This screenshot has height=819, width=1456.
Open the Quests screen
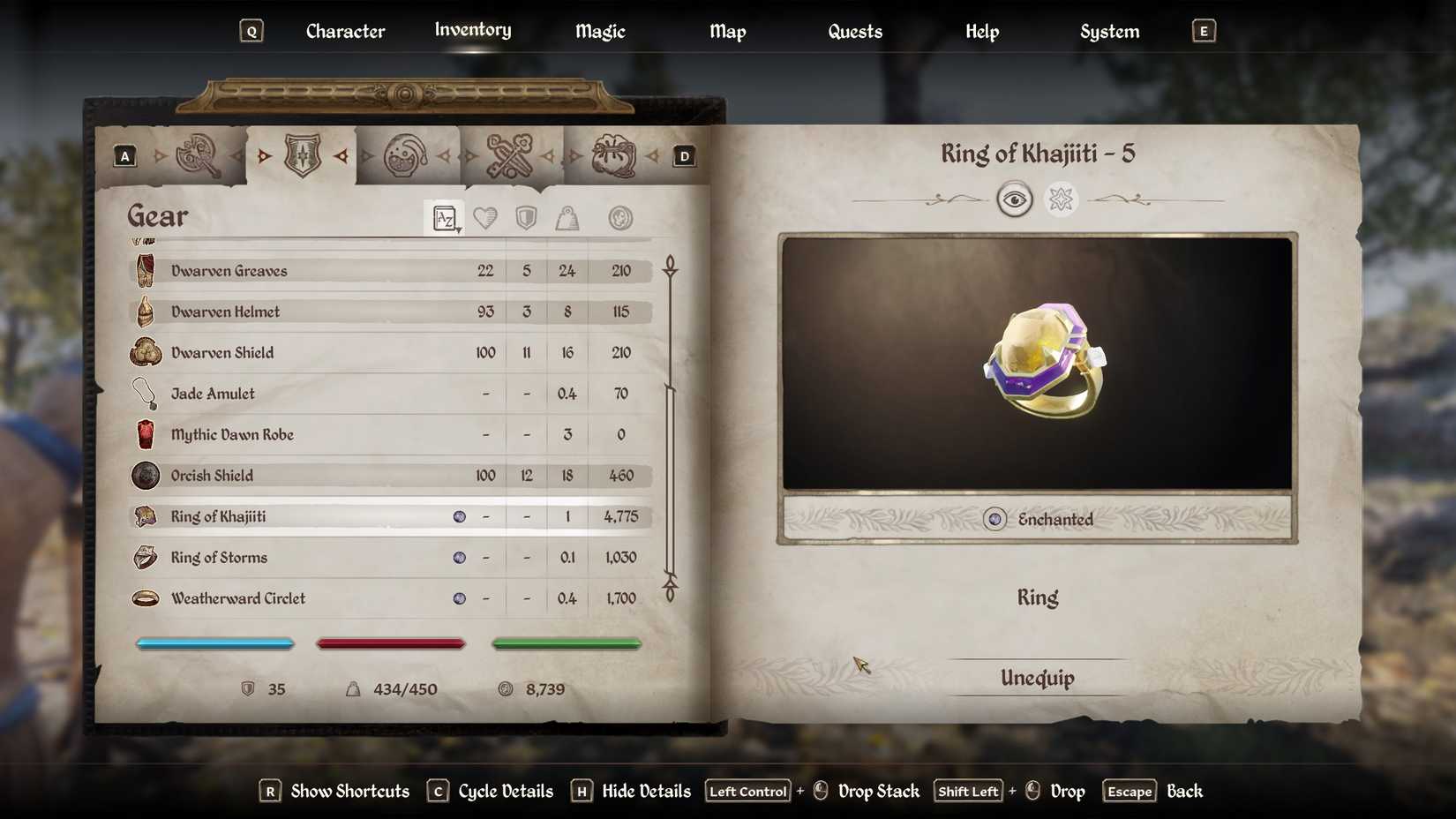click(853, 31)
